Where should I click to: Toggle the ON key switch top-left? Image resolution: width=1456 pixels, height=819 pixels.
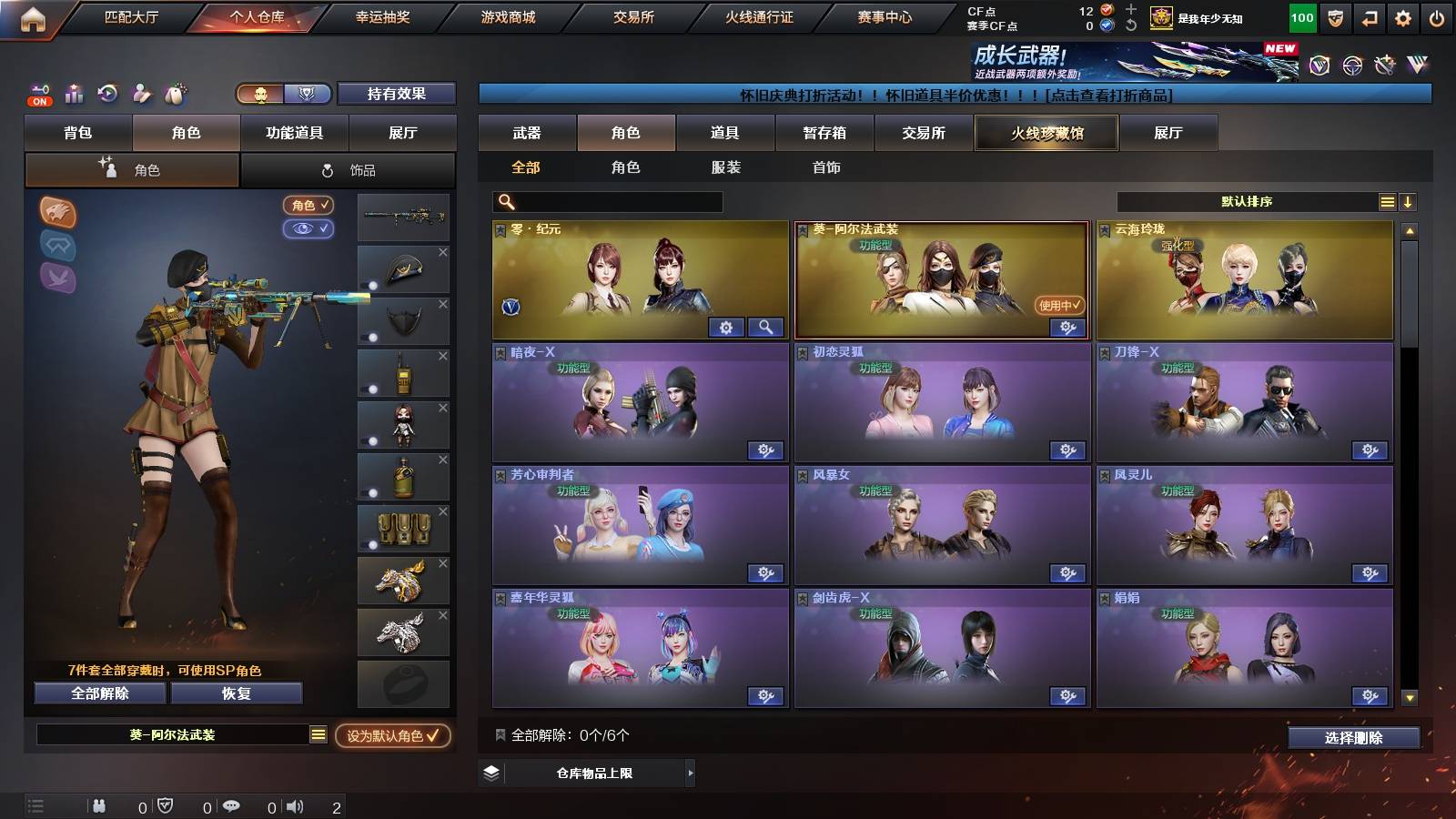click(x=38, y=95)
